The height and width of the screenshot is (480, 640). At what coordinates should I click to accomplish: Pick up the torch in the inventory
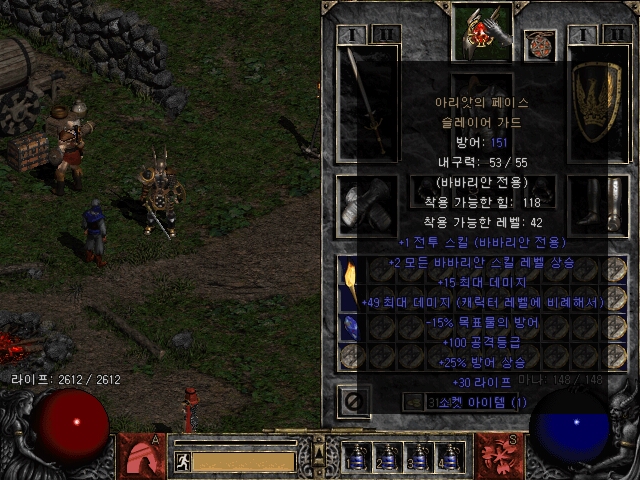pyautogui.click(x=351, y=282)
